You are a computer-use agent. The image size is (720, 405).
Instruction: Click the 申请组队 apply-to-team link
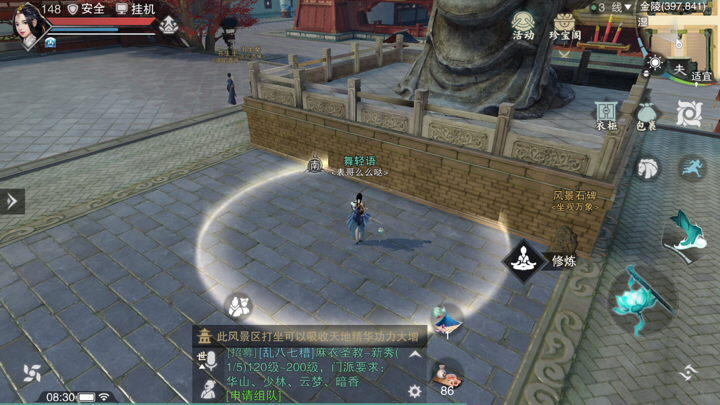(x=254, y=396)
